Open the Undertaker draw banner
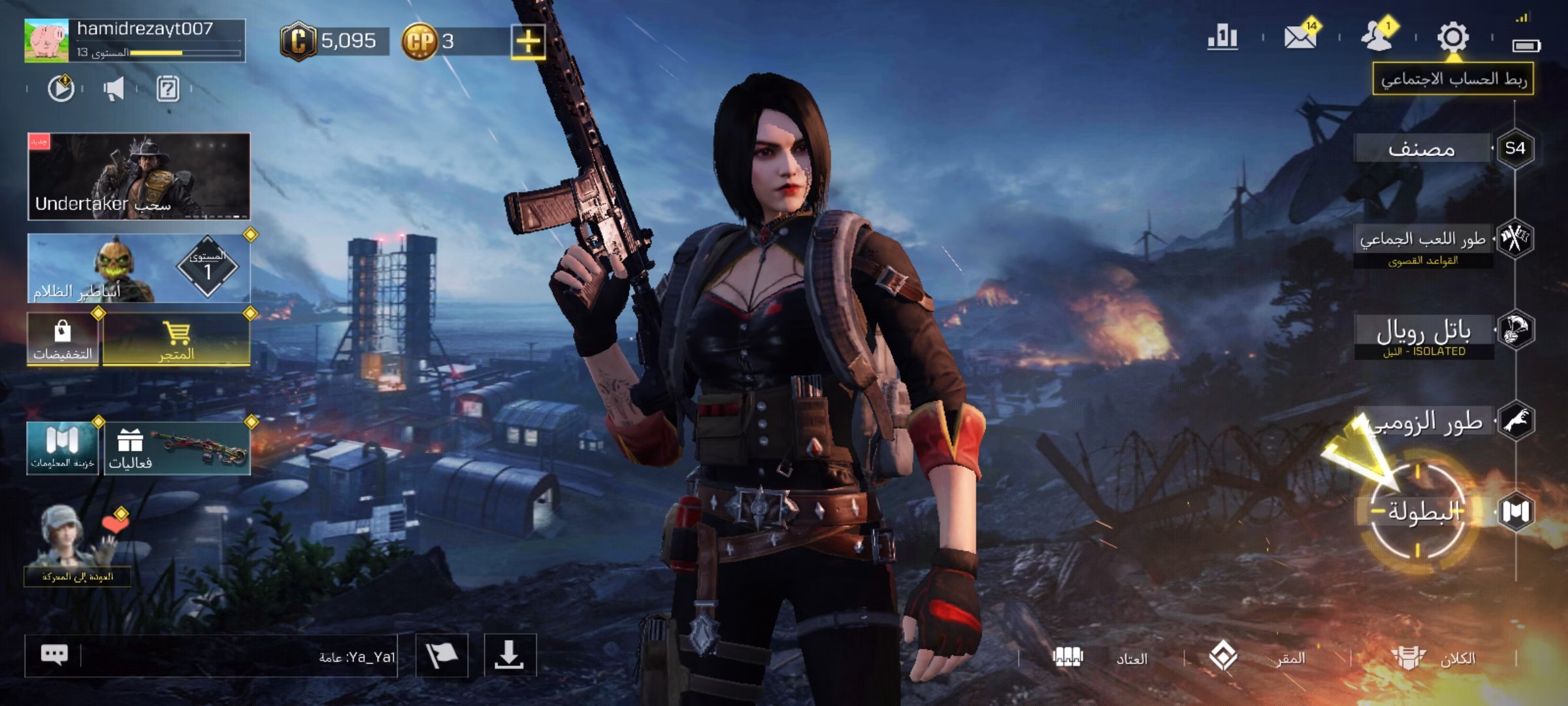1568x706 pixels. pos(139,176)
